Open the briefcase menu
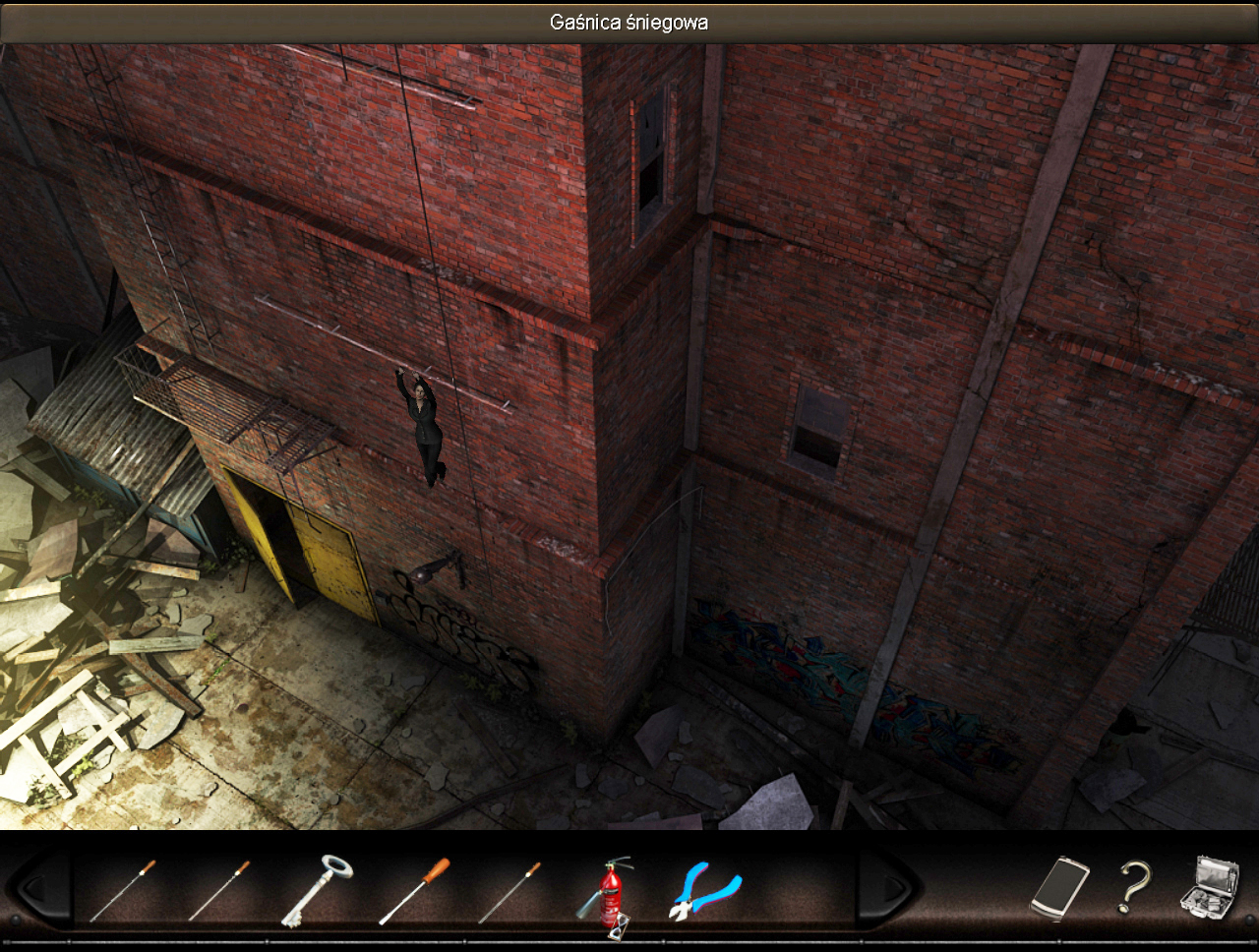 point(1209,886)
